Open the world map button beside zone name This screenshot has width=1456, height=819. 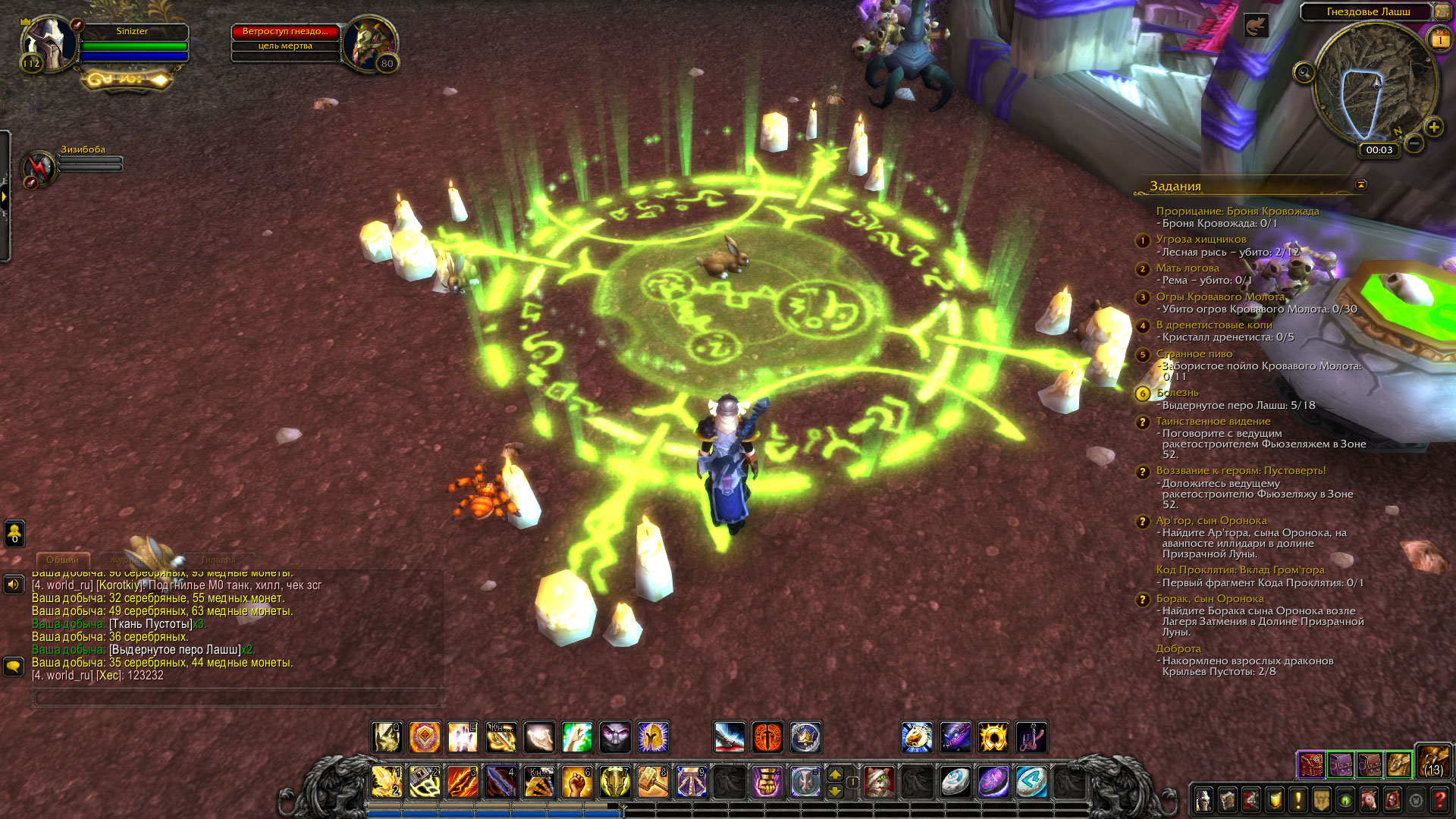click(x=1442, y=11)
